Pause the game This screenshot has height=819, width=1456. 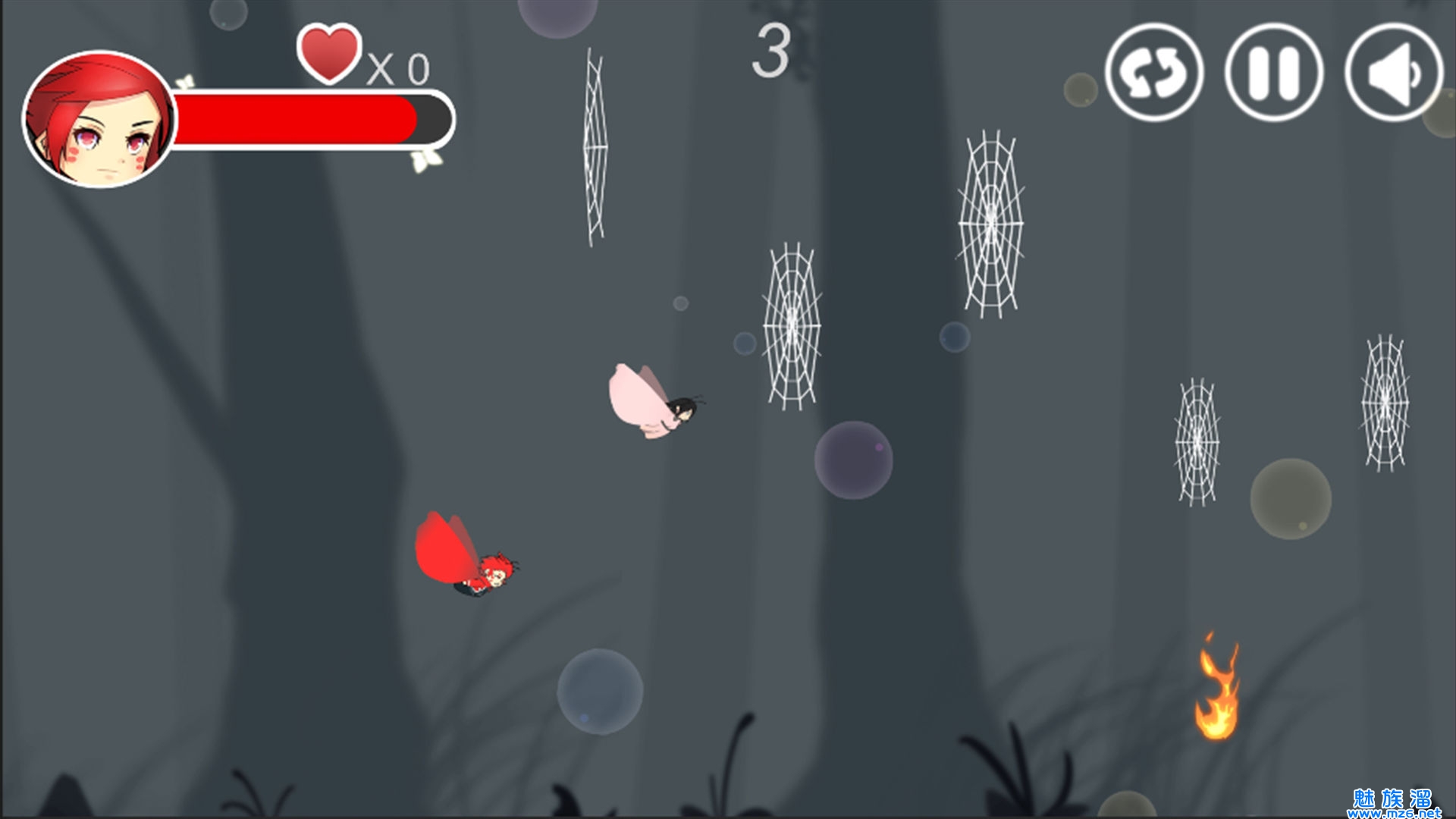coord(1274,73)
